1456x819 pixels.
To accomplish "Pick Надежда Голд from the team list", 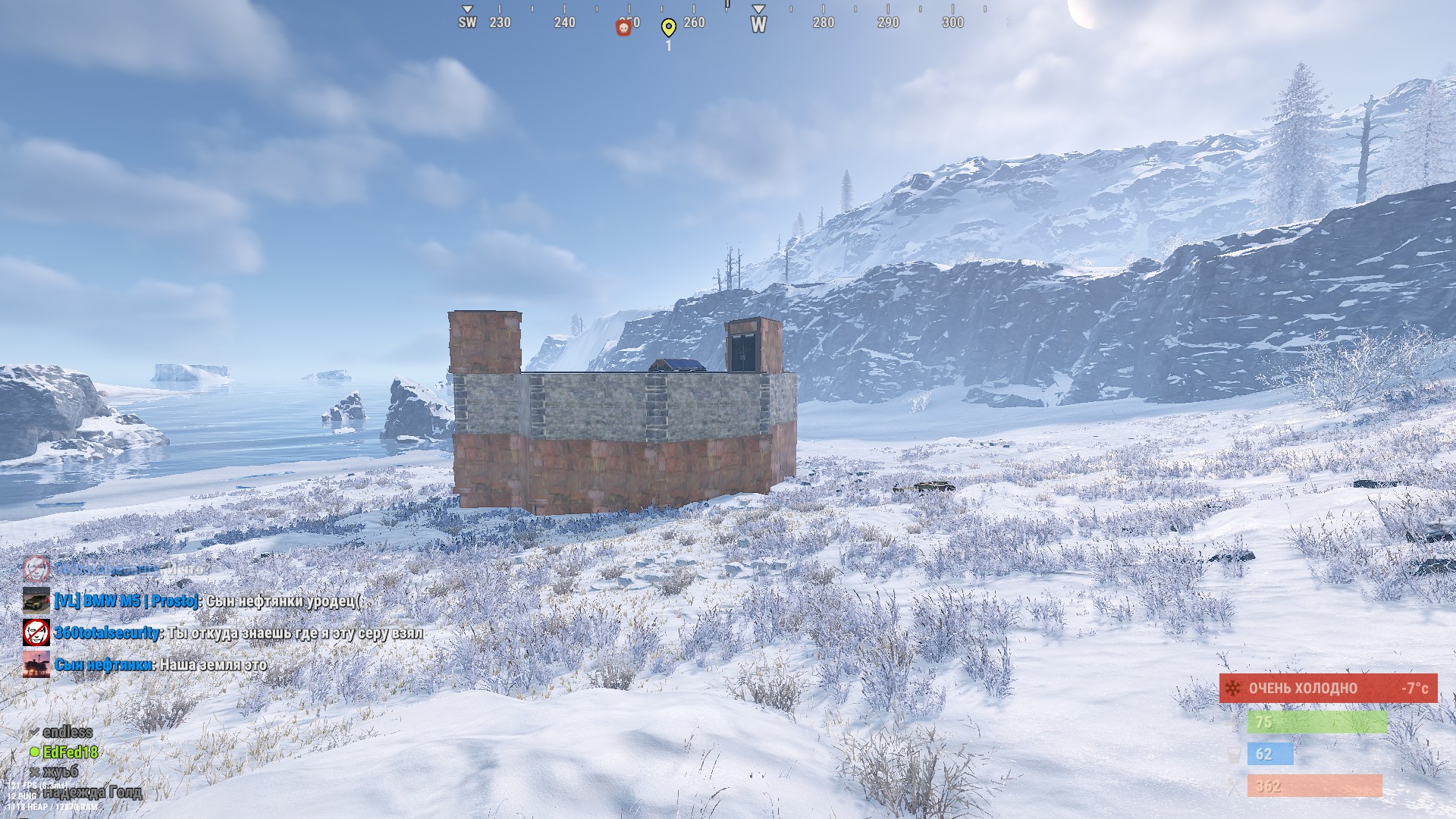I will pyautogui.click(x=93, y=792).
